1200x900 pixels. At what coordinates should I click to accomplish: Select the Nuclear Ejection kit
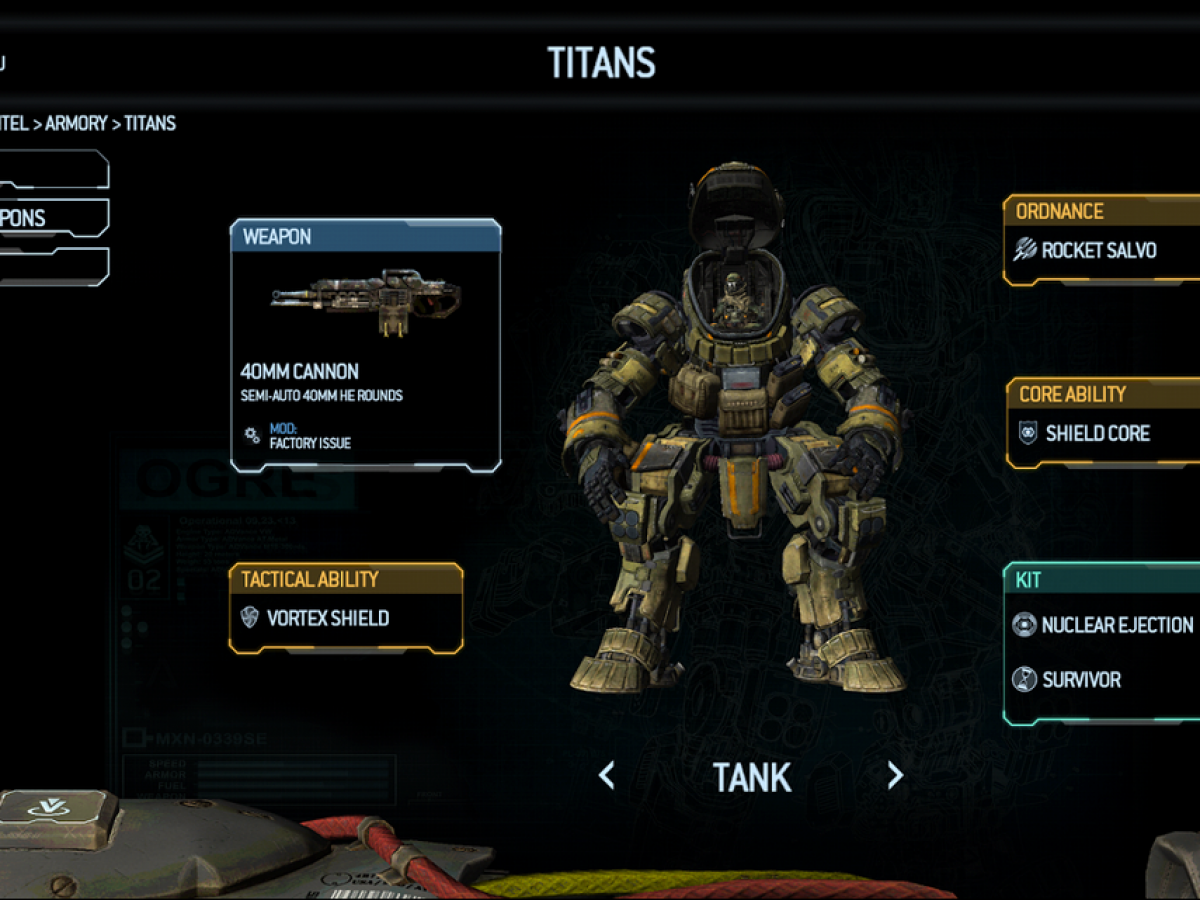pos(1104,625)
